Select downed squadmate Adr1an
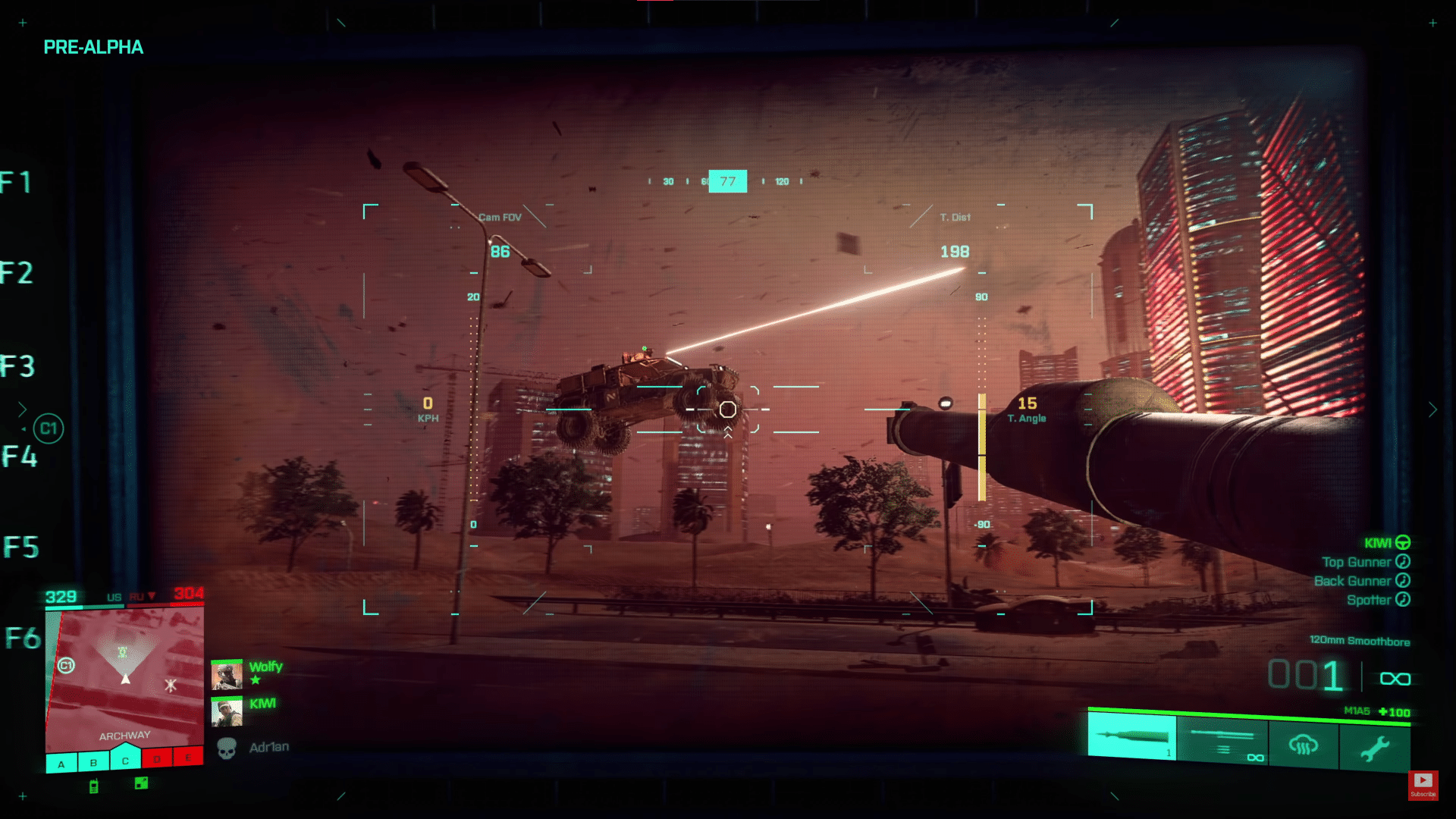The height and width of the screenshot is (819, 1456). 268,748
